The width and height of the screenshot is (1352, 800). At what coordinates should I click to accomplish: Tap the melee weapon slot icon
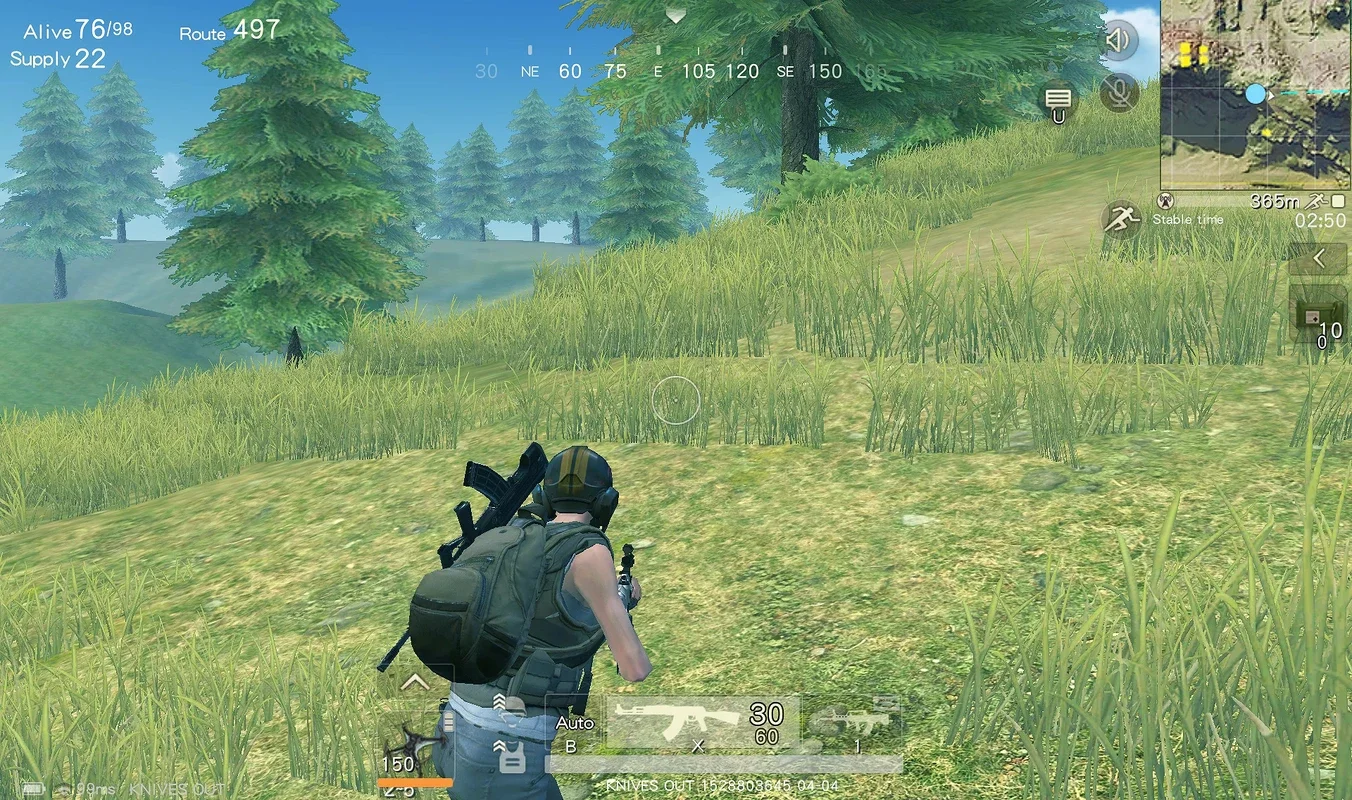tap(415, 746)
